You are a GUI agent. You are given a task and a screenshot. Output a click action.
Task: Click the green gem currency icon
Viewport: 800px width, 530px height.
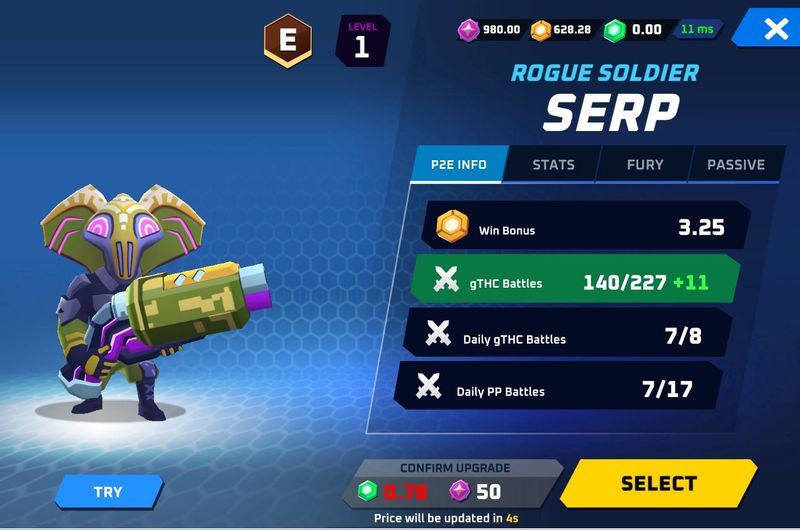(614, 29)
